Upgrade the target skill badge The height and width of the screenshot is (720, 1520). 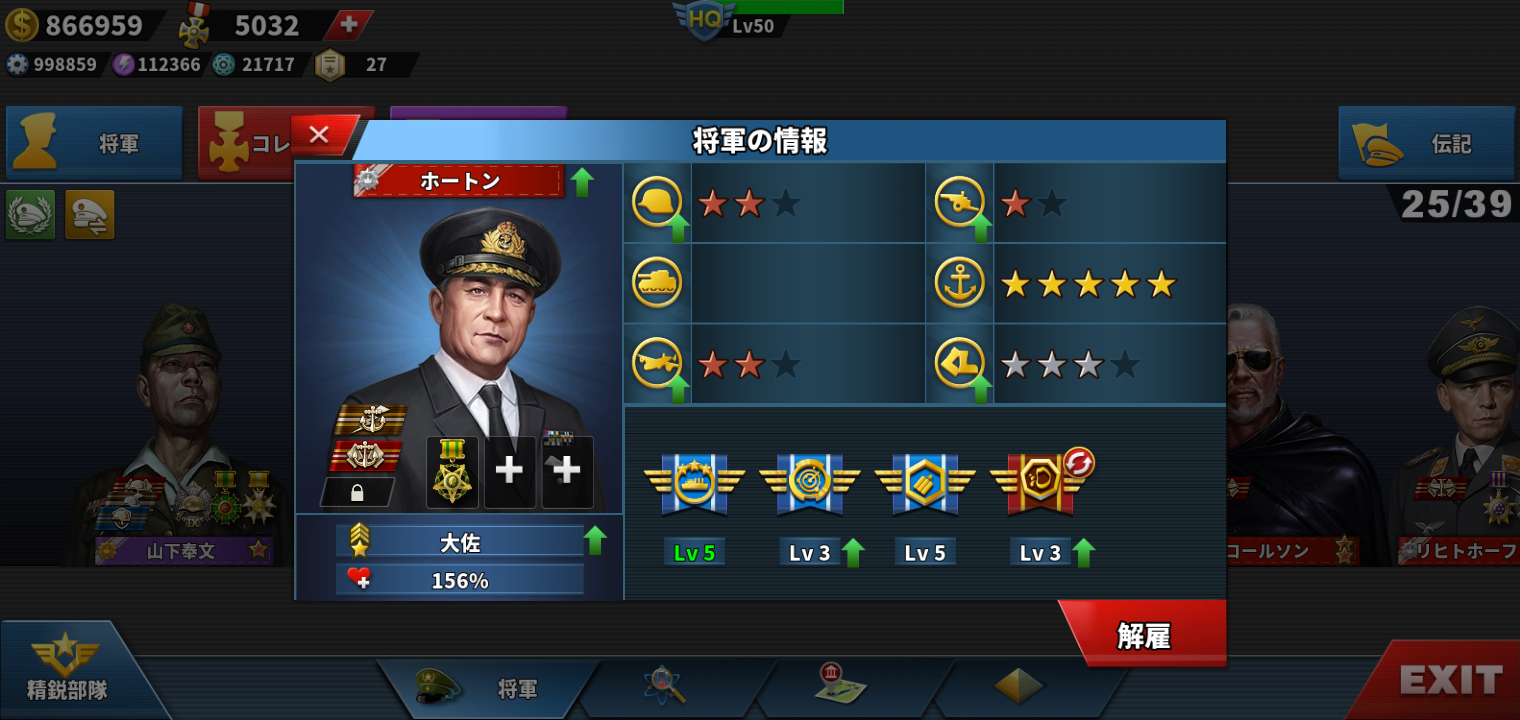[853, 552]
